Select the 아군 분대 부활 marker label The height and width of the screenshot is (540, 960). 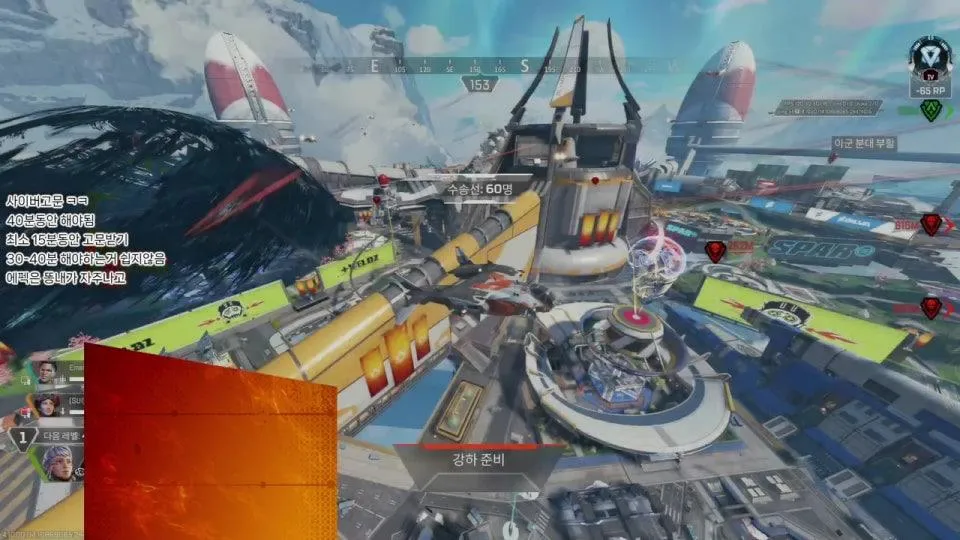(864, 144)
